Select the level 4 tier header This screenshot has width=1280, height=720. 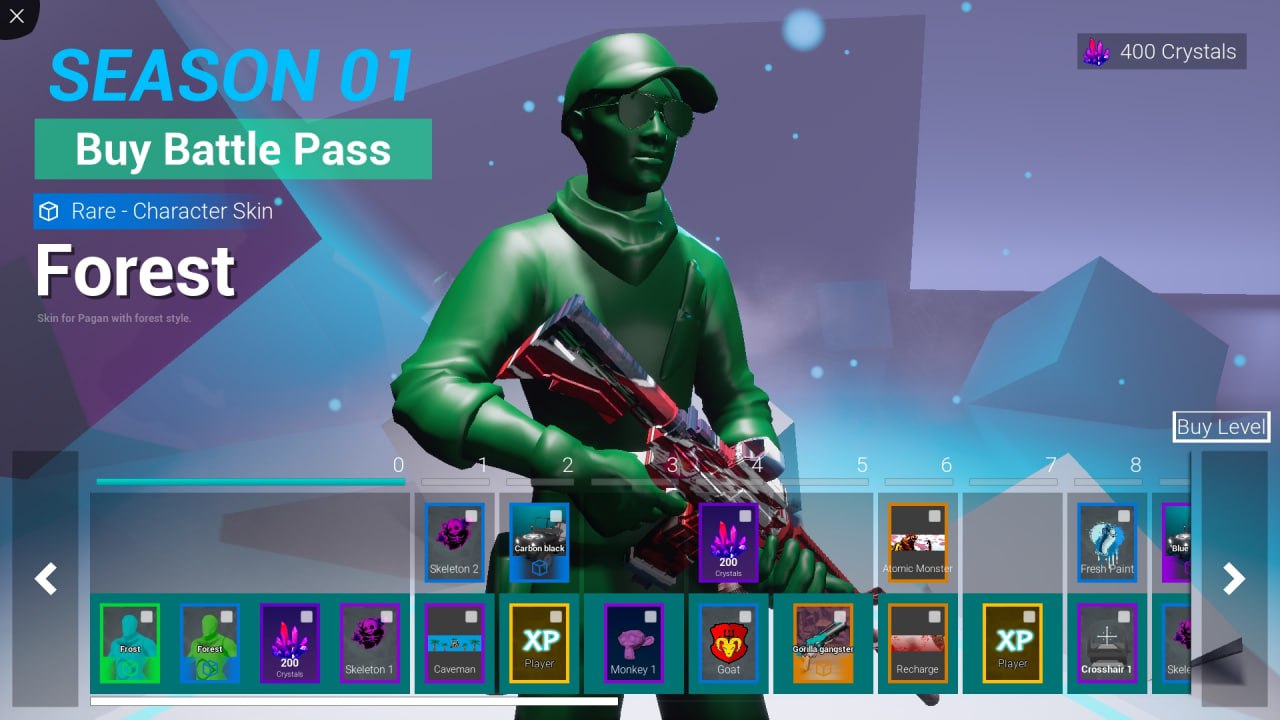(758, 465)
